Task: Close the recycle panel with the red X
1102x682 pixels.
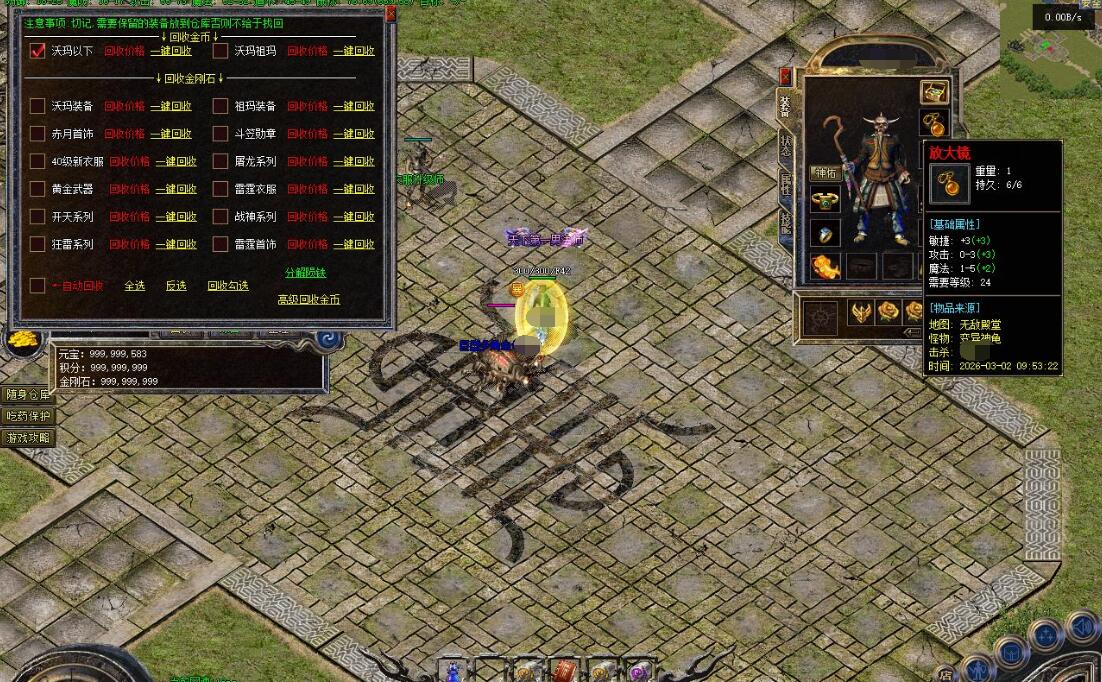Action: (x=390, y=14)
